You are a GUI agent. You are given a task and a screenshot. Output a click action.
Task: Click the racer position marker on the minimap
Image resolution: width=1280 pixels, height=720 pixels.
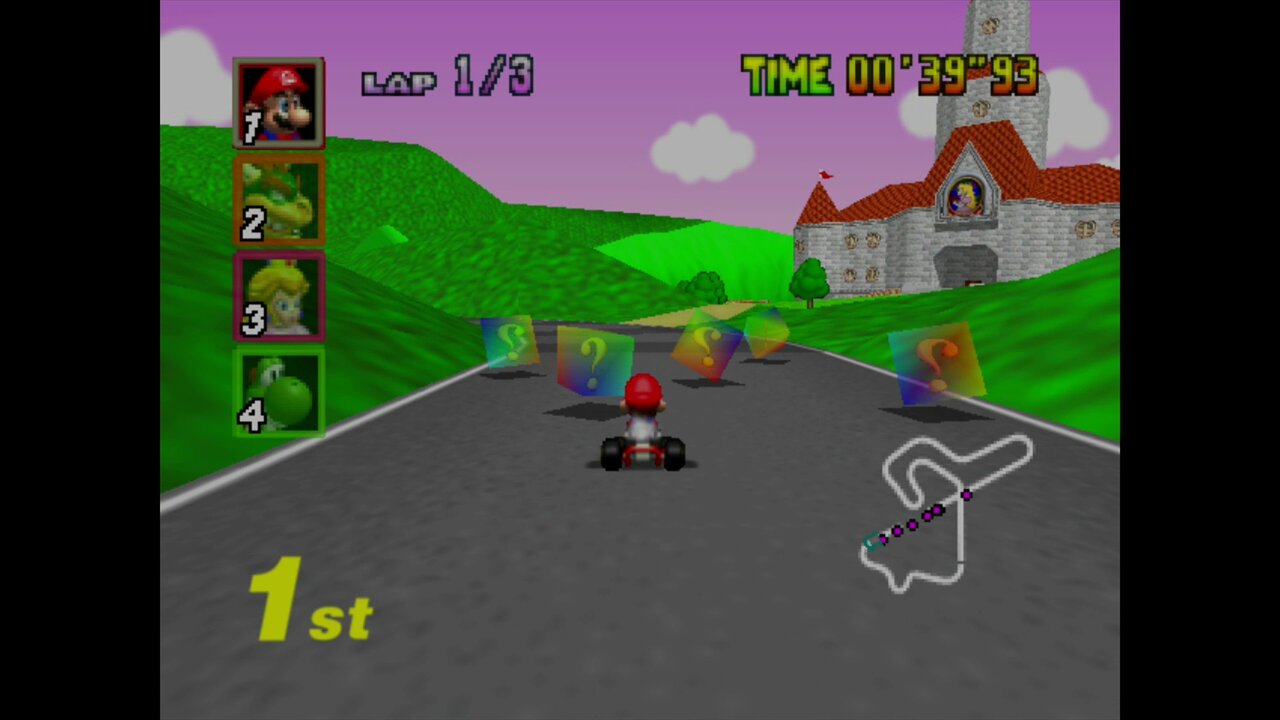pos(868,541)
